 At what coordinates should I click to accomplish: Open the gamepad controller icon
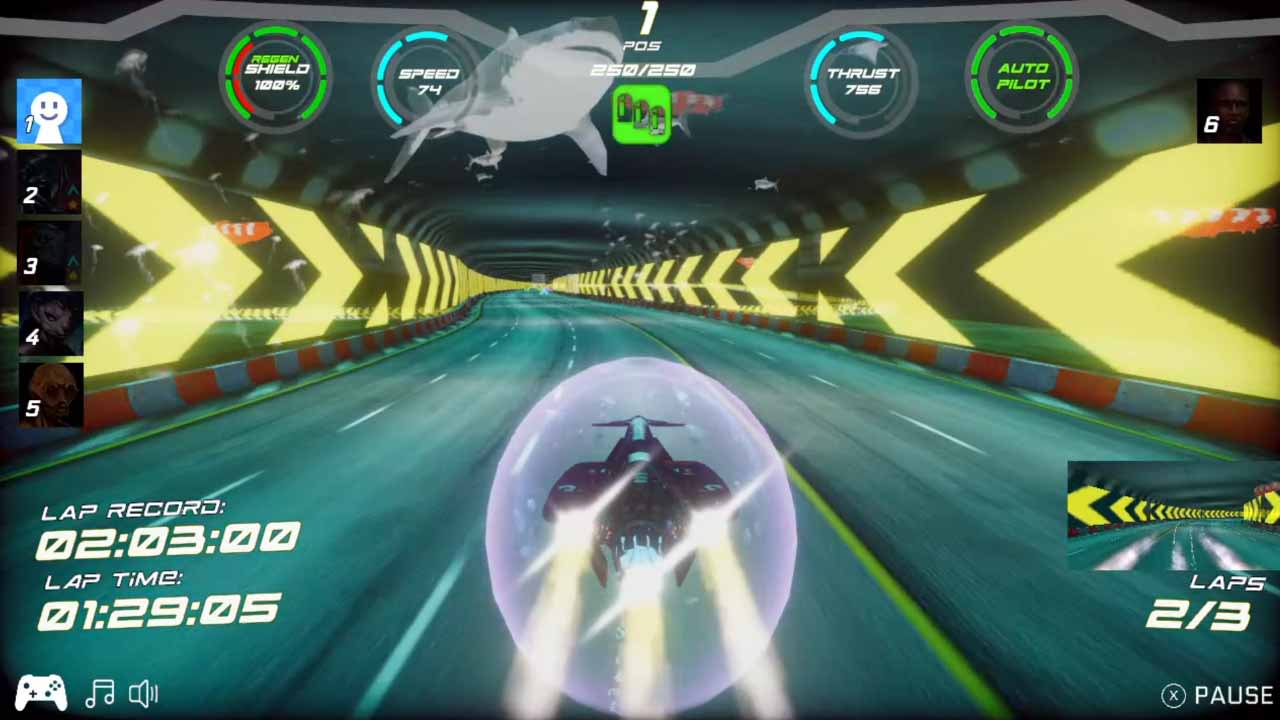coord(40,693)
